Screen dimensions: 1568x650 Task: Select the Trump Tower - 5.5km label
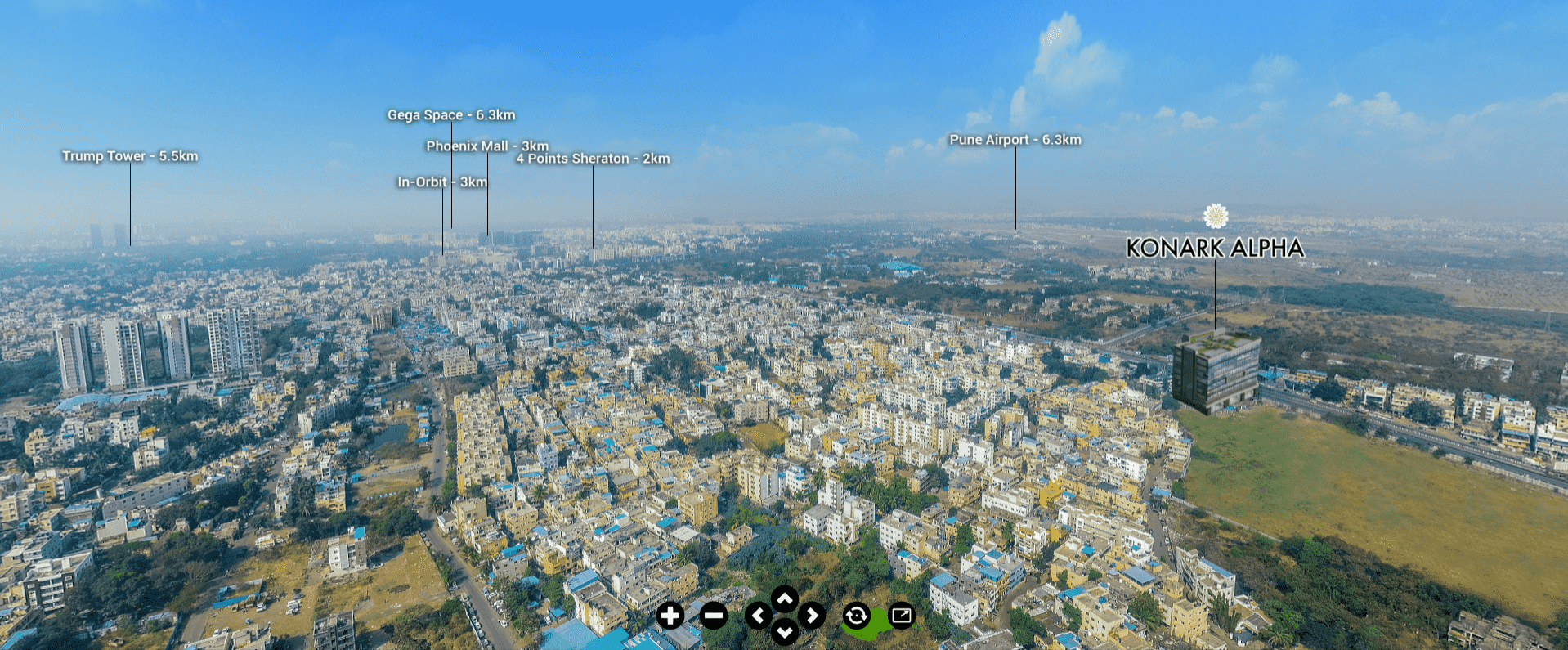[130, 156]
